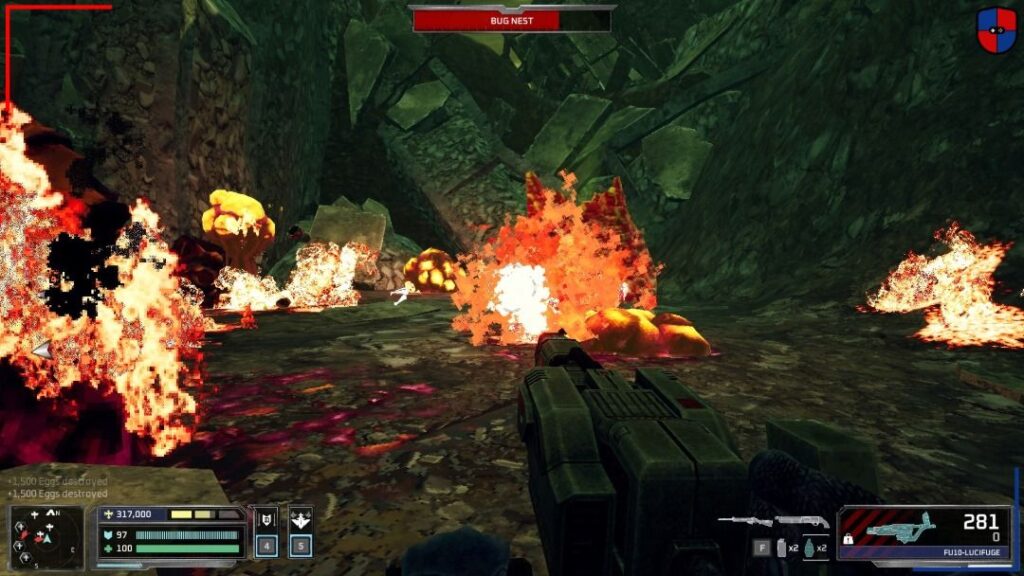Image resolution: width=1024 pixels, height=576 pixels.
Task: Click the red and blue team emblem
Action: 996,31
